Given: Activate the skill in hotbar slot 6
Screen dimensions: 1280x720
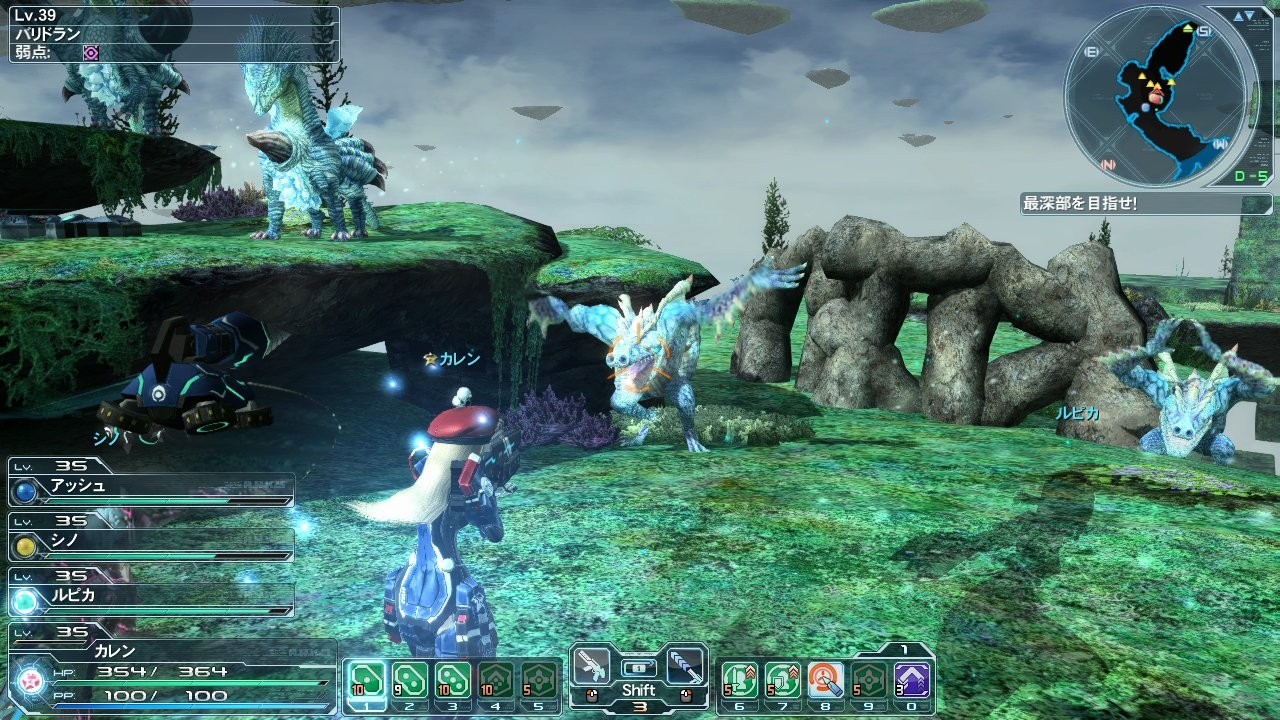Looking at the screenshot, I should point(740,680).
